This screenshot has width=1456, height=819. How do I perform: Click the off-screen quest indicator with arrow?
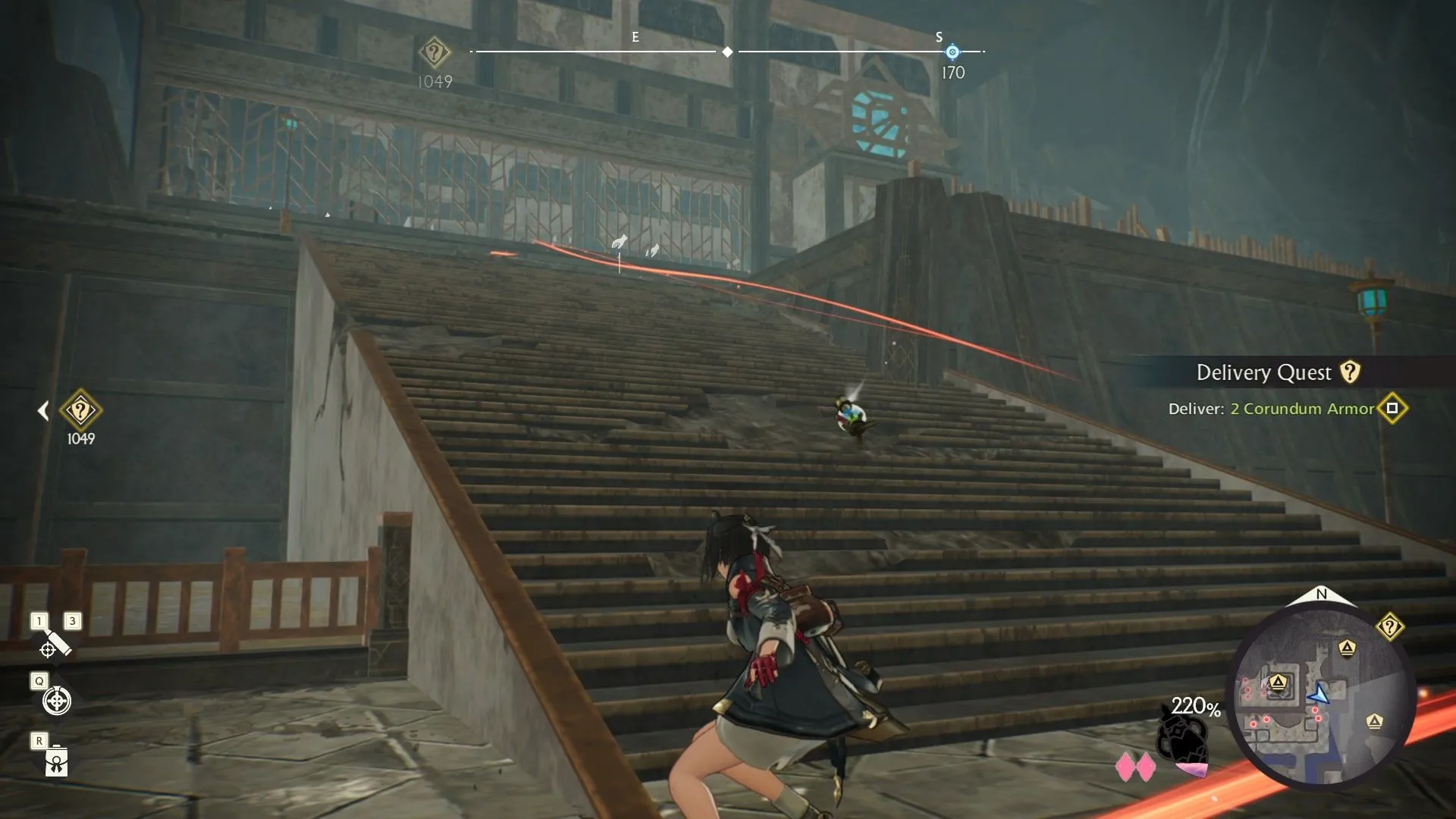pyautogui.click(x=80, y=411)
